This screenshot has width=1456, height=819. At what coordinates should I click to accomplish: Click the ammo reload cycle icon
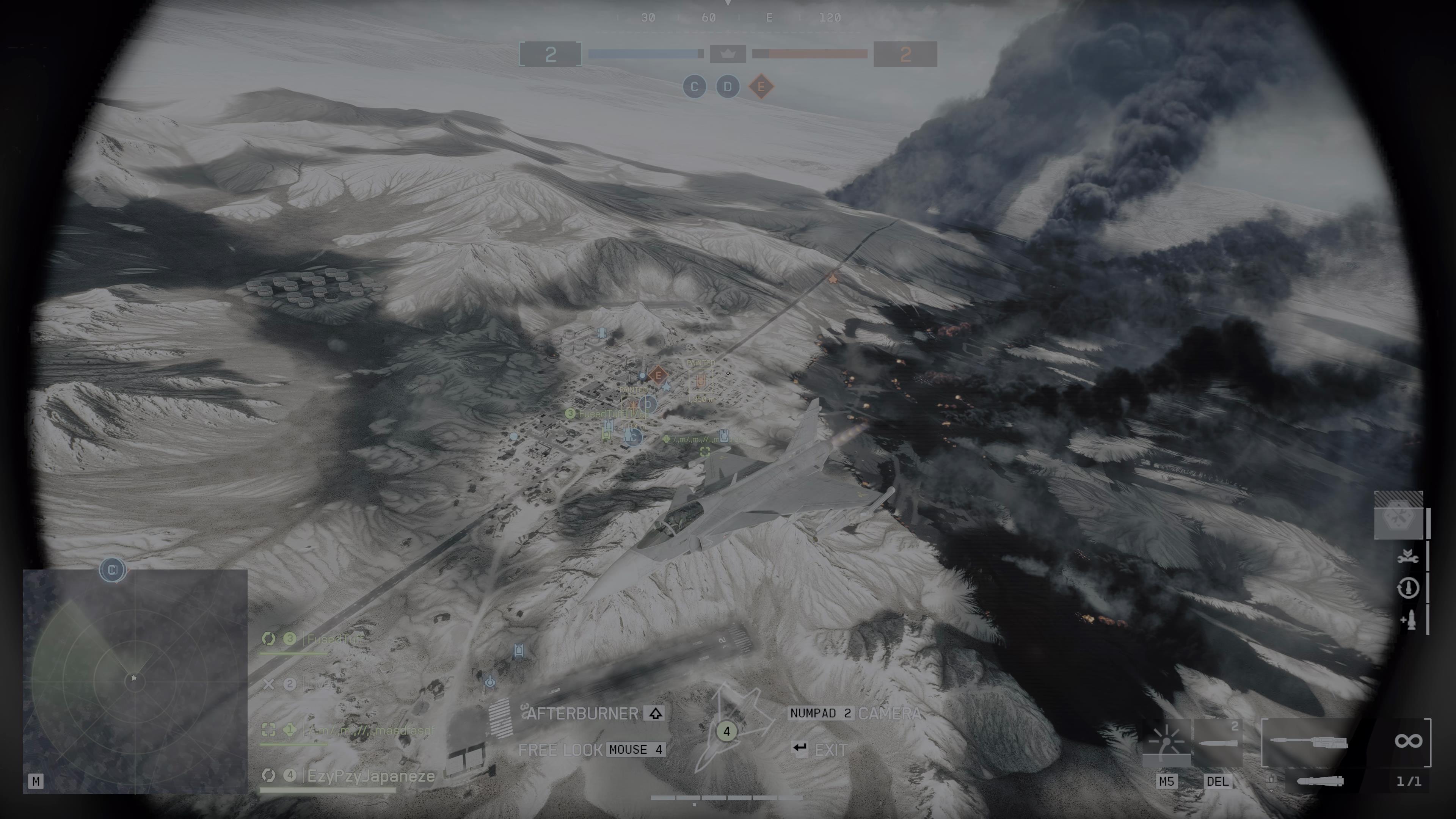coord(1408,588)
